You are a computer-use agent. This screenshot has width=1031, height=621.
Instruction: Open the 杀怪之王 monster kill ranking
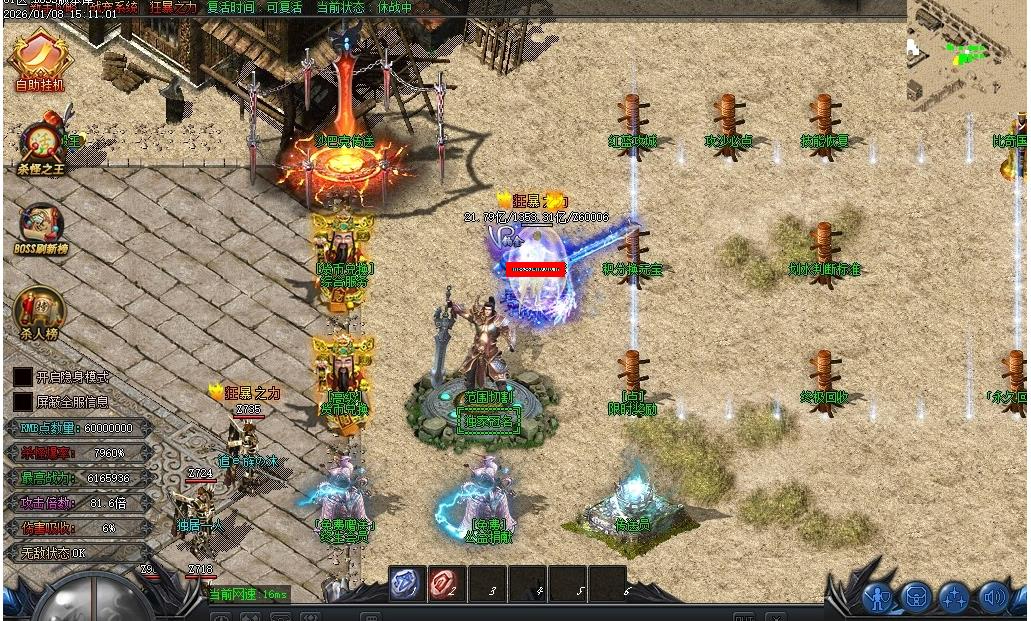point(42,146)
